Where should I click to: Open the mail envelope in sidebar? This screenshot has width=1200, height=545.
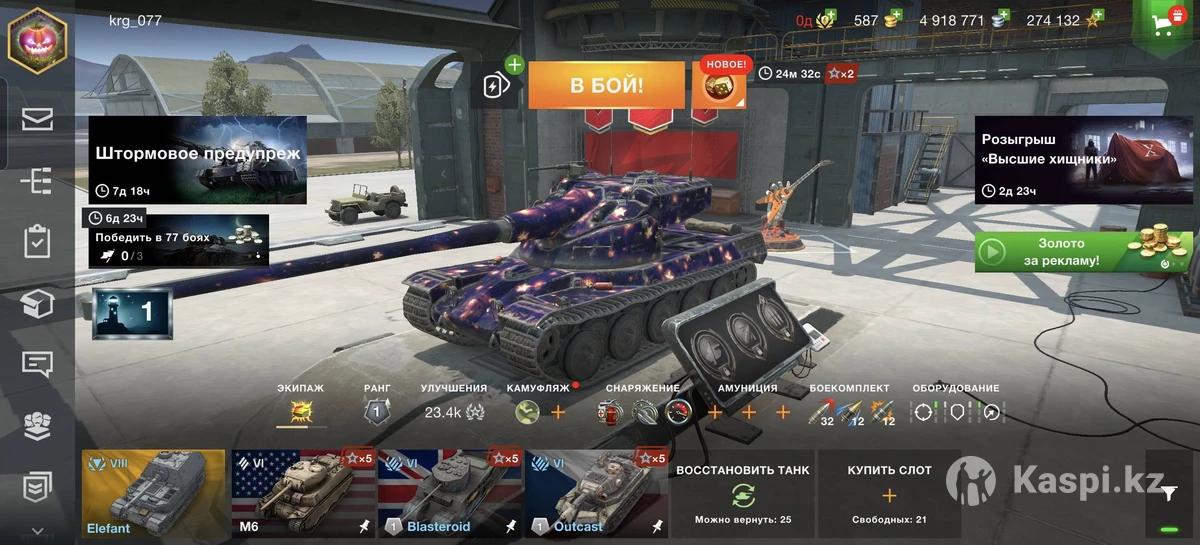37,120
